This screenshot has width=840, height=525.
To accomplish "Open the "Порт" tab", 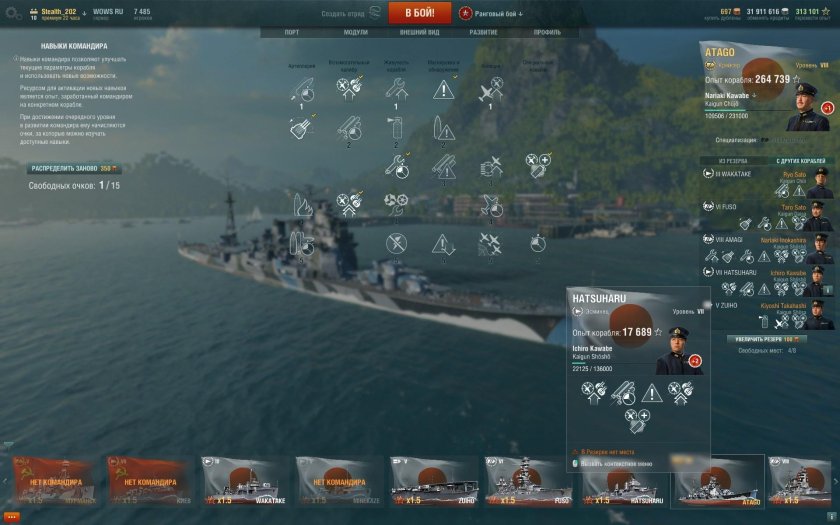I will click(291, 32).
